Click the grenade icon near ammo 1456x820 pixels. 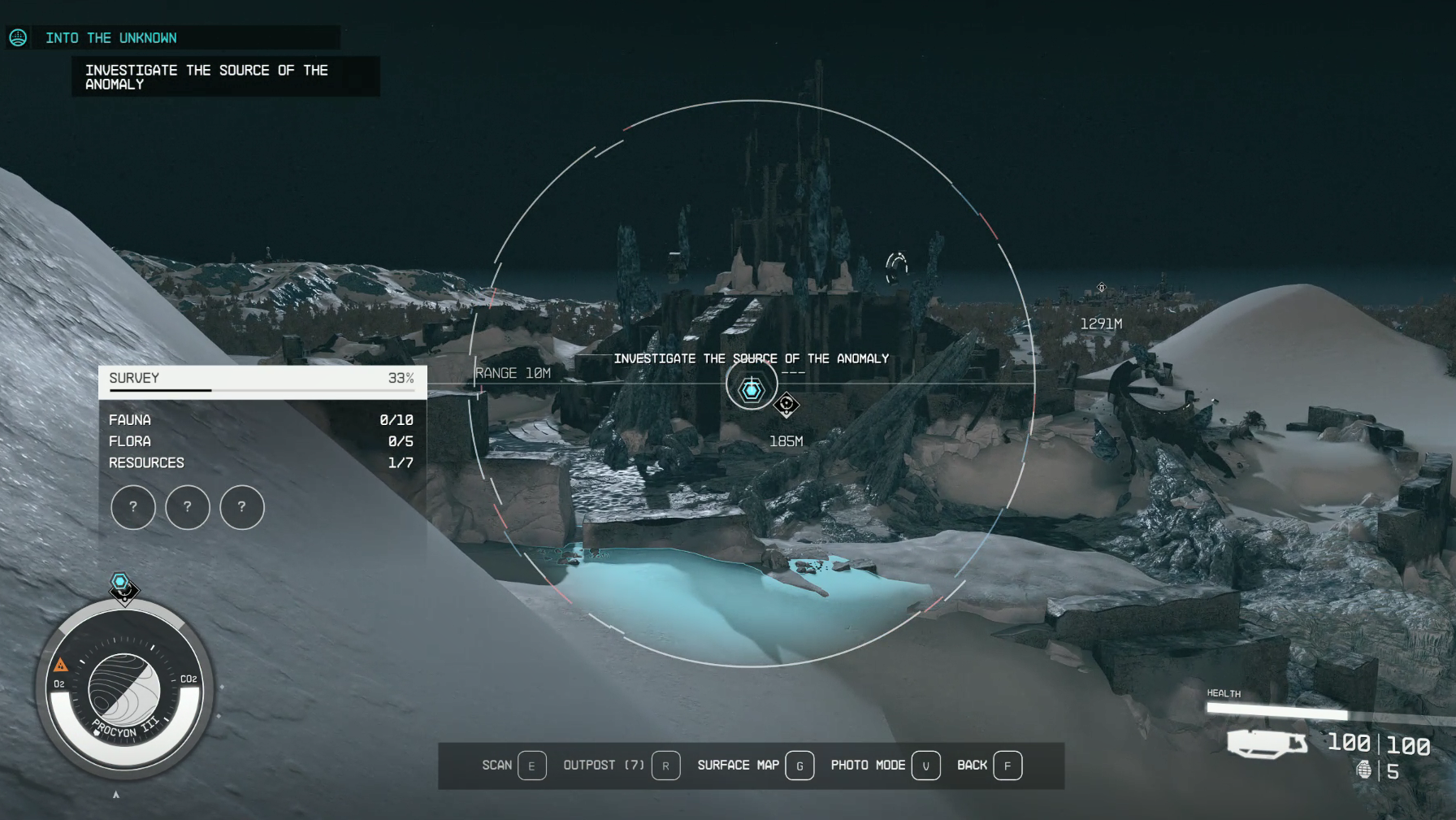(x=1364, y=770)
